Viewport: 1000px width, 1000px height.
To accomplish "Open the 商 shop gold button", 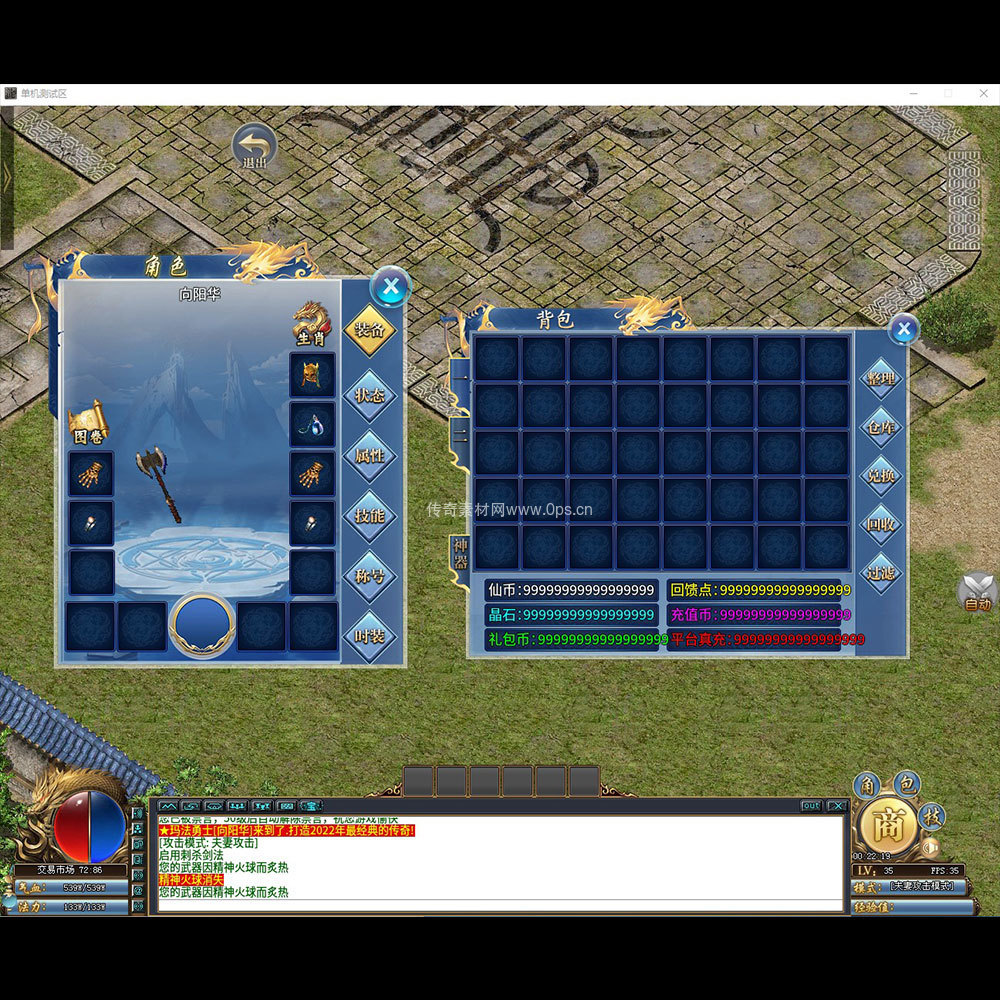I will tap(888, 826).
